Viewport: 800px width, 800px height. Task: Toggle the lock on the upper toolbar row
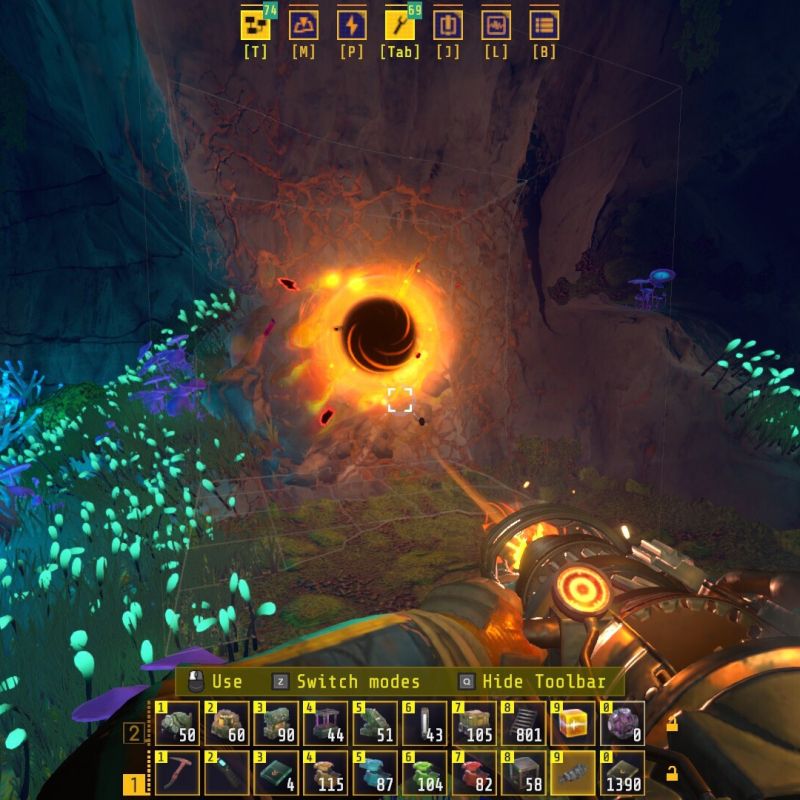pos(672,724)
